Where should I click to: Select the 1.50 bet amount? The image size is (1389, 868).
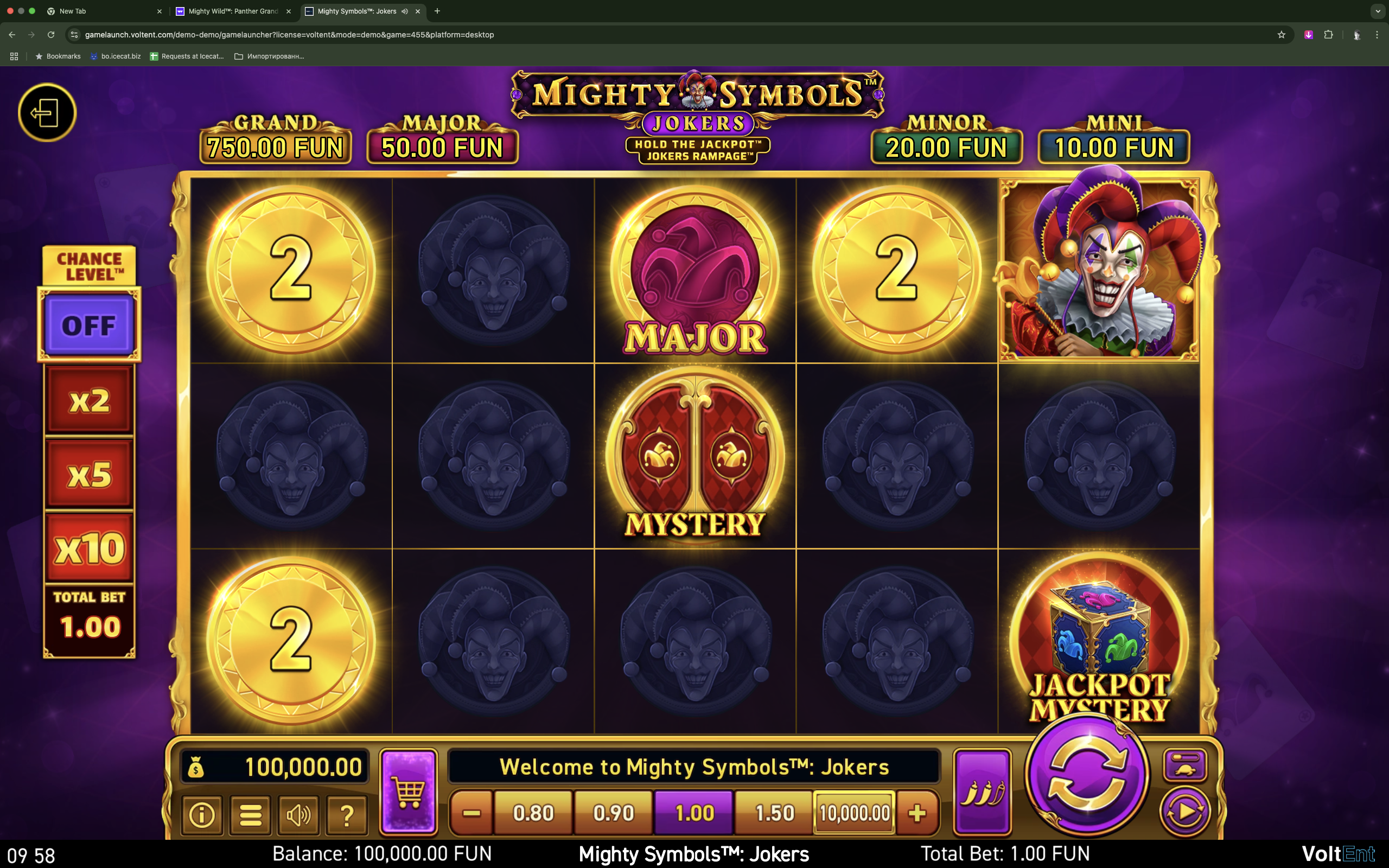coord(774,812)
